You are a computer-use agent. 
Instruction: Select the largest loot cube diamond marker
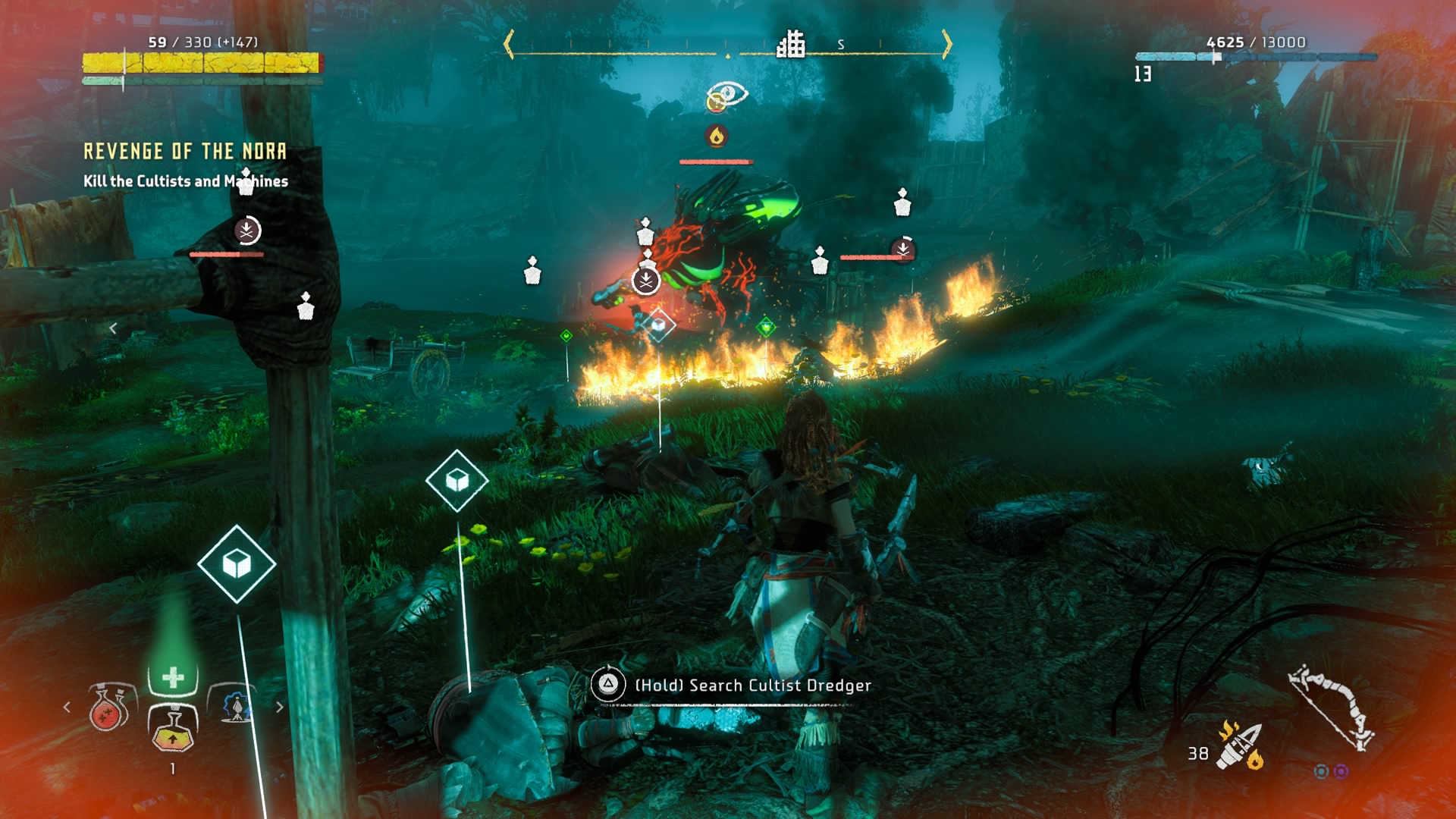[237, 564]
